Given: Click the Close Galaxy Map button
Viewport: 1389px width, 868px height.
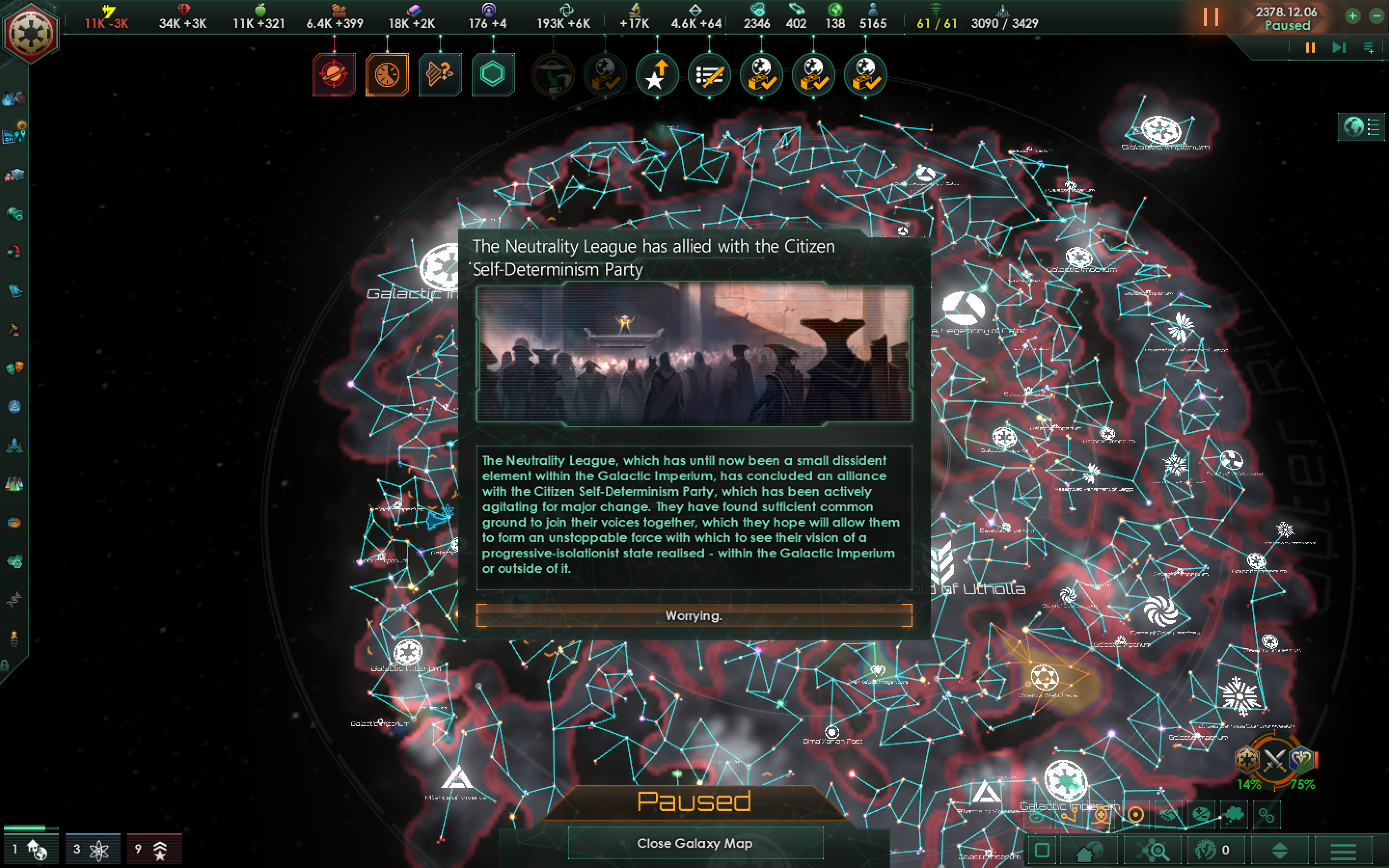Looking at the screenshot, I should pyautogui.click(x=694, y=844).
